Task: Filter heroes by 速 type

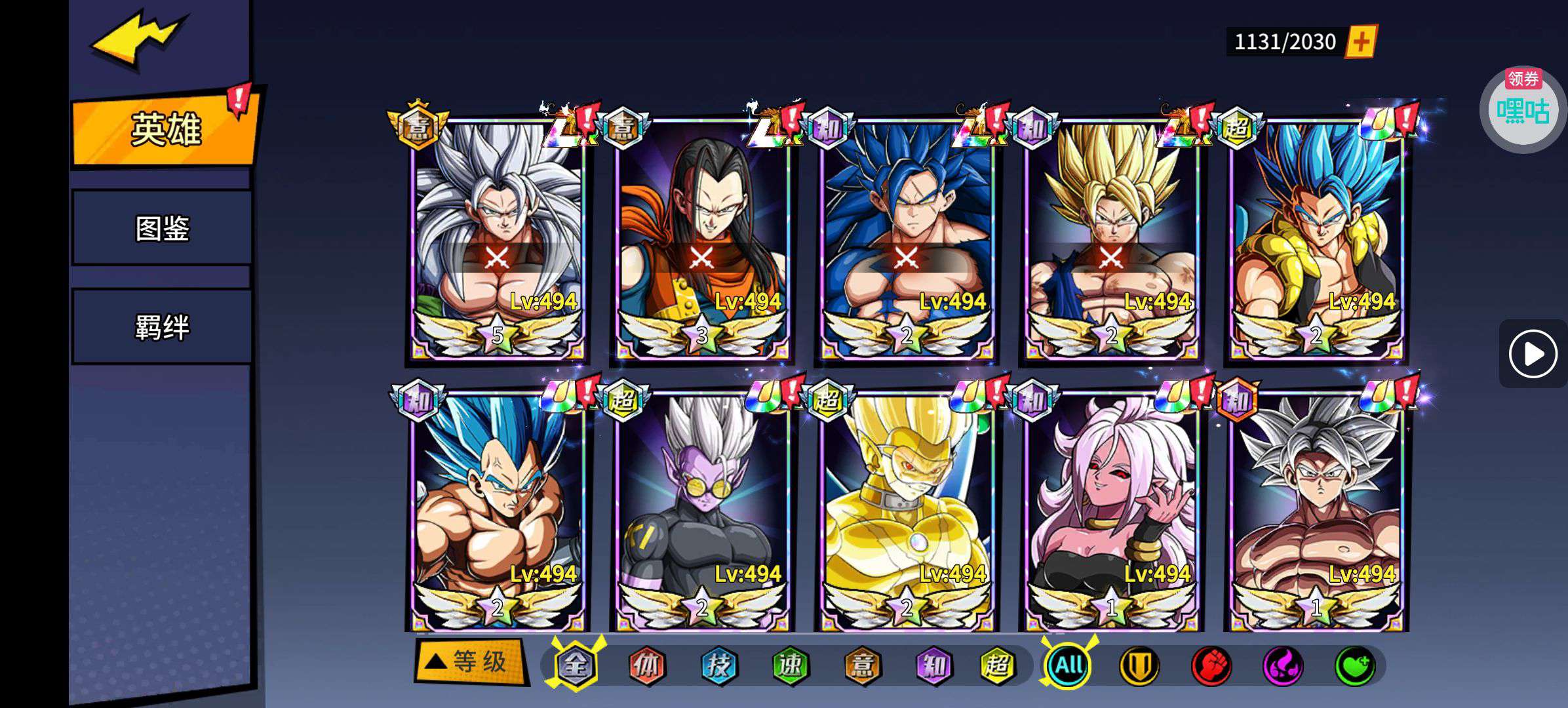Action: [791, 666]
